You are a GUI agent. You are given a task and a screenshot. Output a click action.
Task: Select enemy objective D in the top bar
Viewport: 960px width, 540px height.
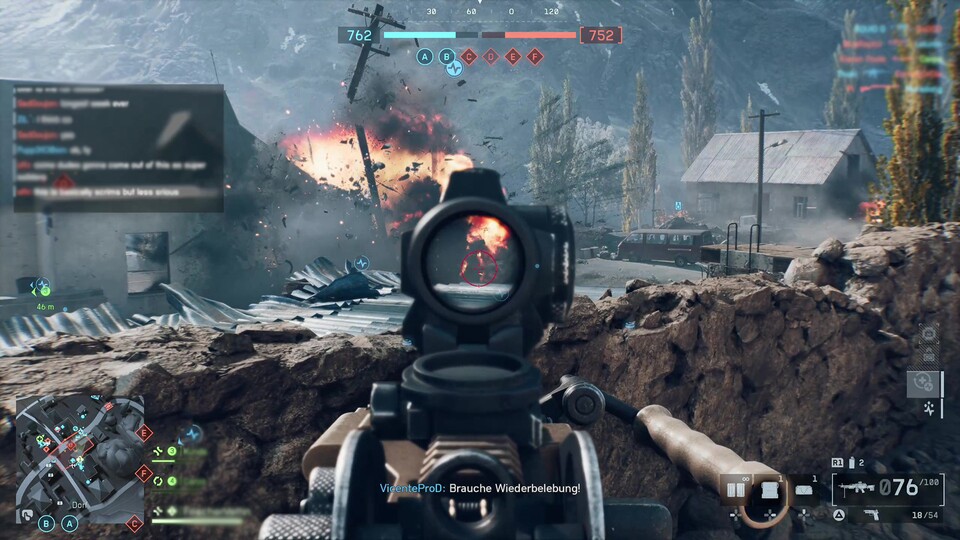pyautogui.click(x=491, y=57)
